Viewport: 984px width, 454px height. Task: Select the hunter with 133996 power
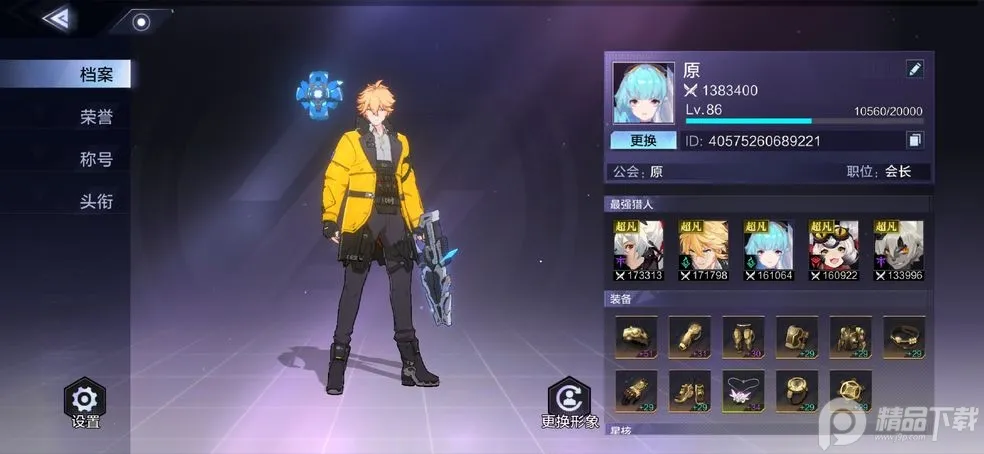(x=897, y=250)
